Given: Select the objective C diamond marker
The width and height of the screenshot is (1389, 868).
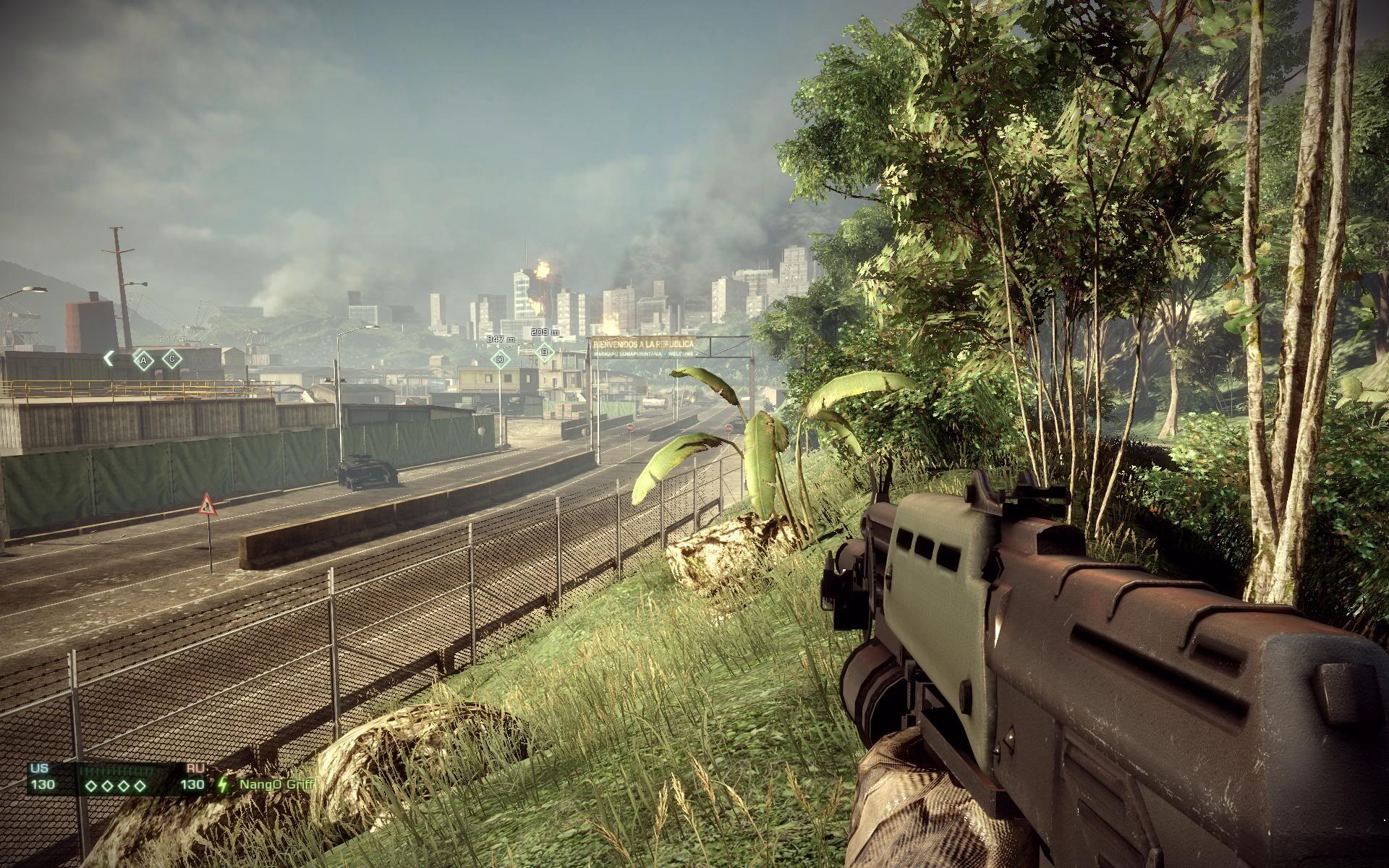Looking at the screenshot, I should pyautogui.click(x=171, y=358).
